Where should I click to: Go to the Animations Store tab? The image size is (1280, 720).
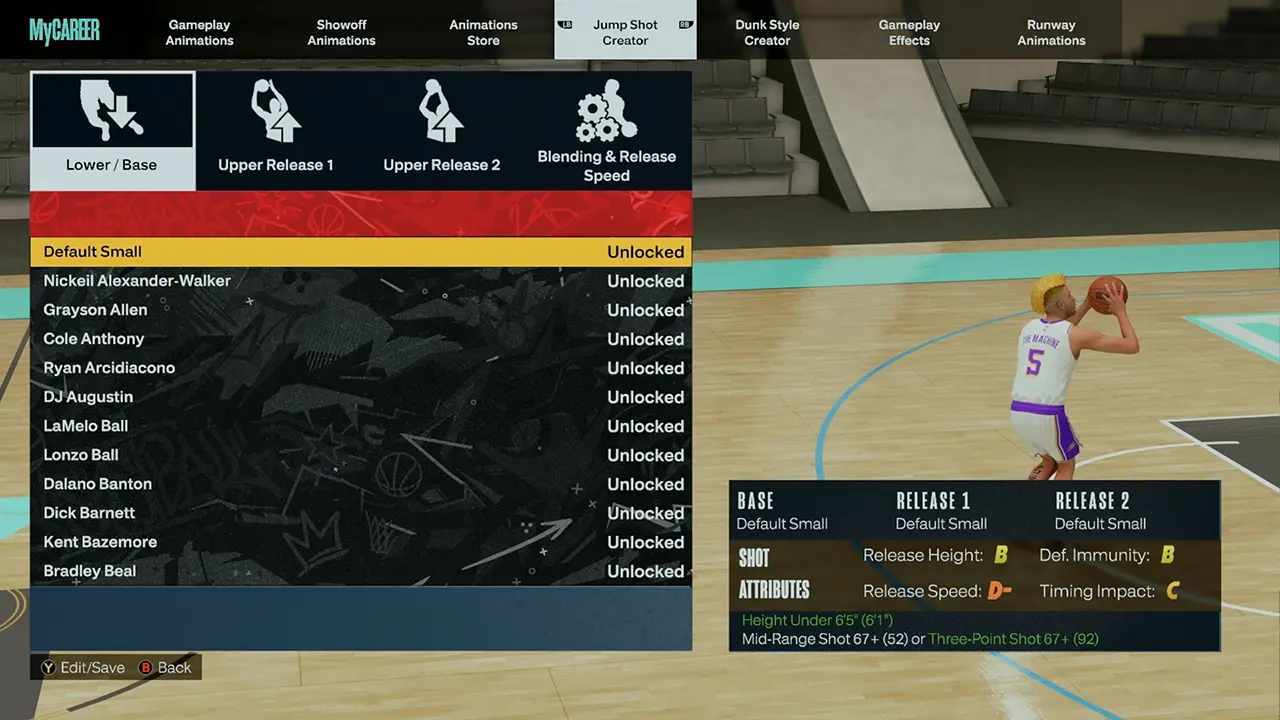483,32
